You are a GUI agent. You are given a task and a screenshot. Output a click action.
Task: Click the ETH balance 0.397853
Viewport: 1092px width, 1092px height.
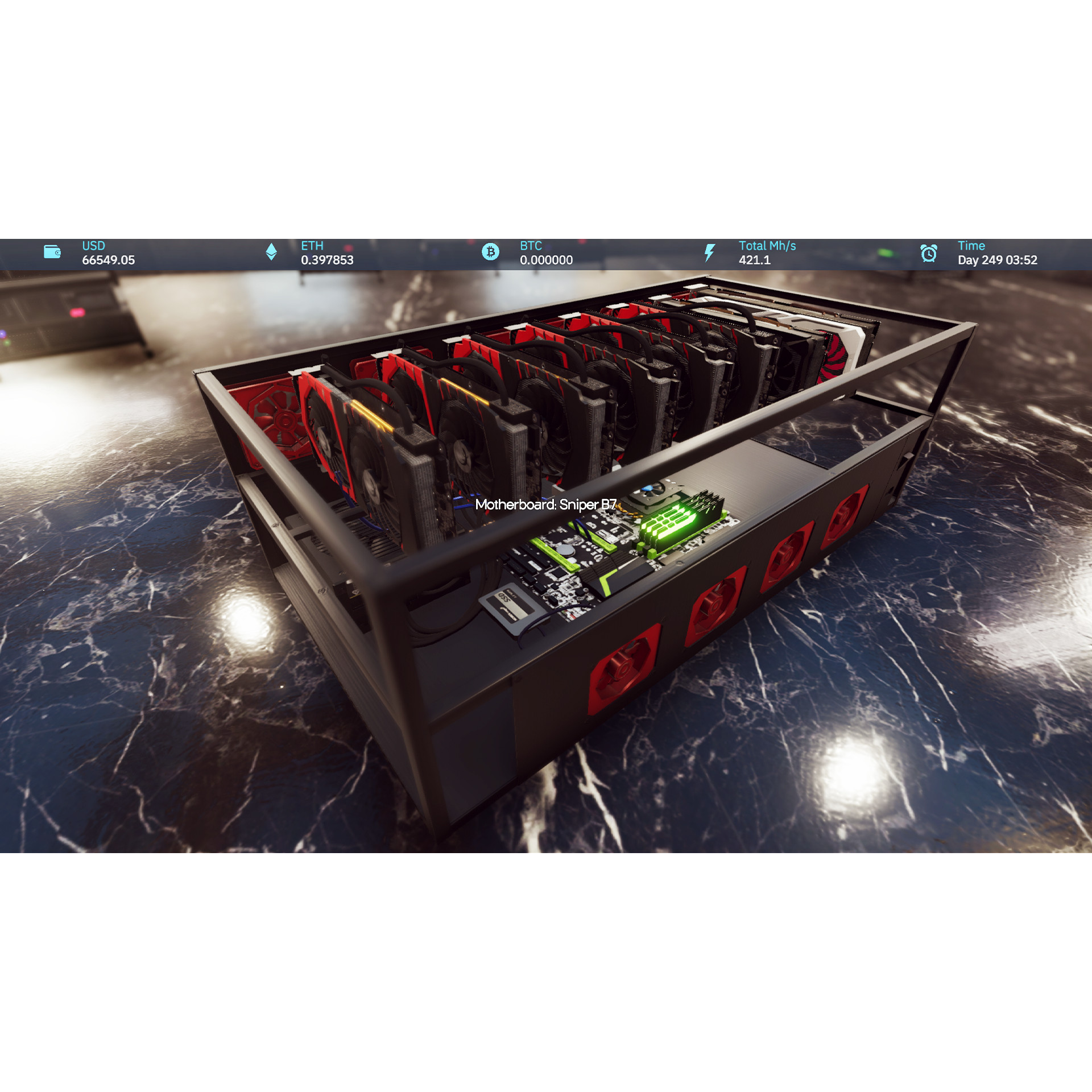(327, 260)
